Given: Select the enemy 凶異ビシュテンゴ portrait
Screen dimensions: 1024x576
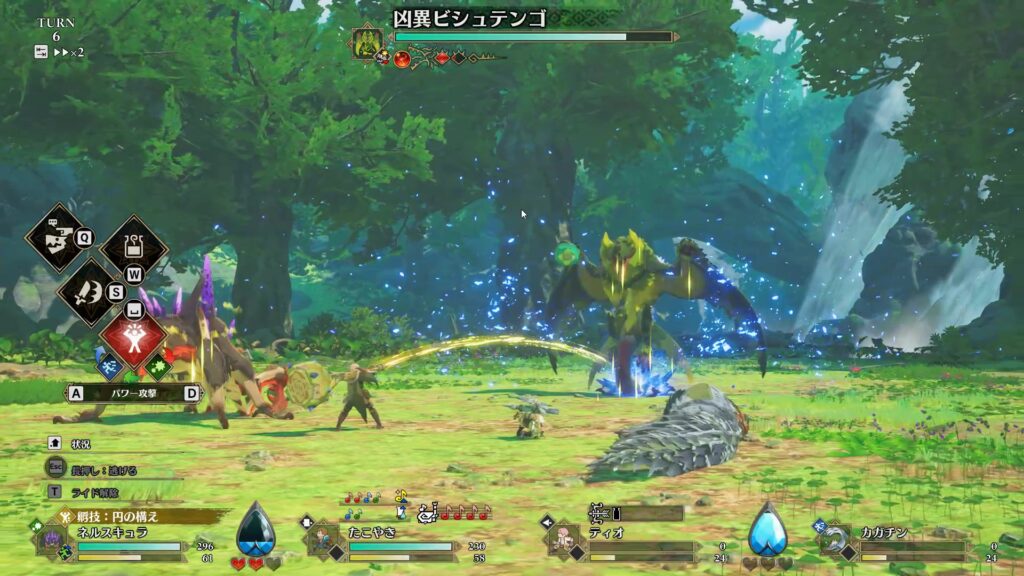Looking at the screenshot, I should click(367, 41).
